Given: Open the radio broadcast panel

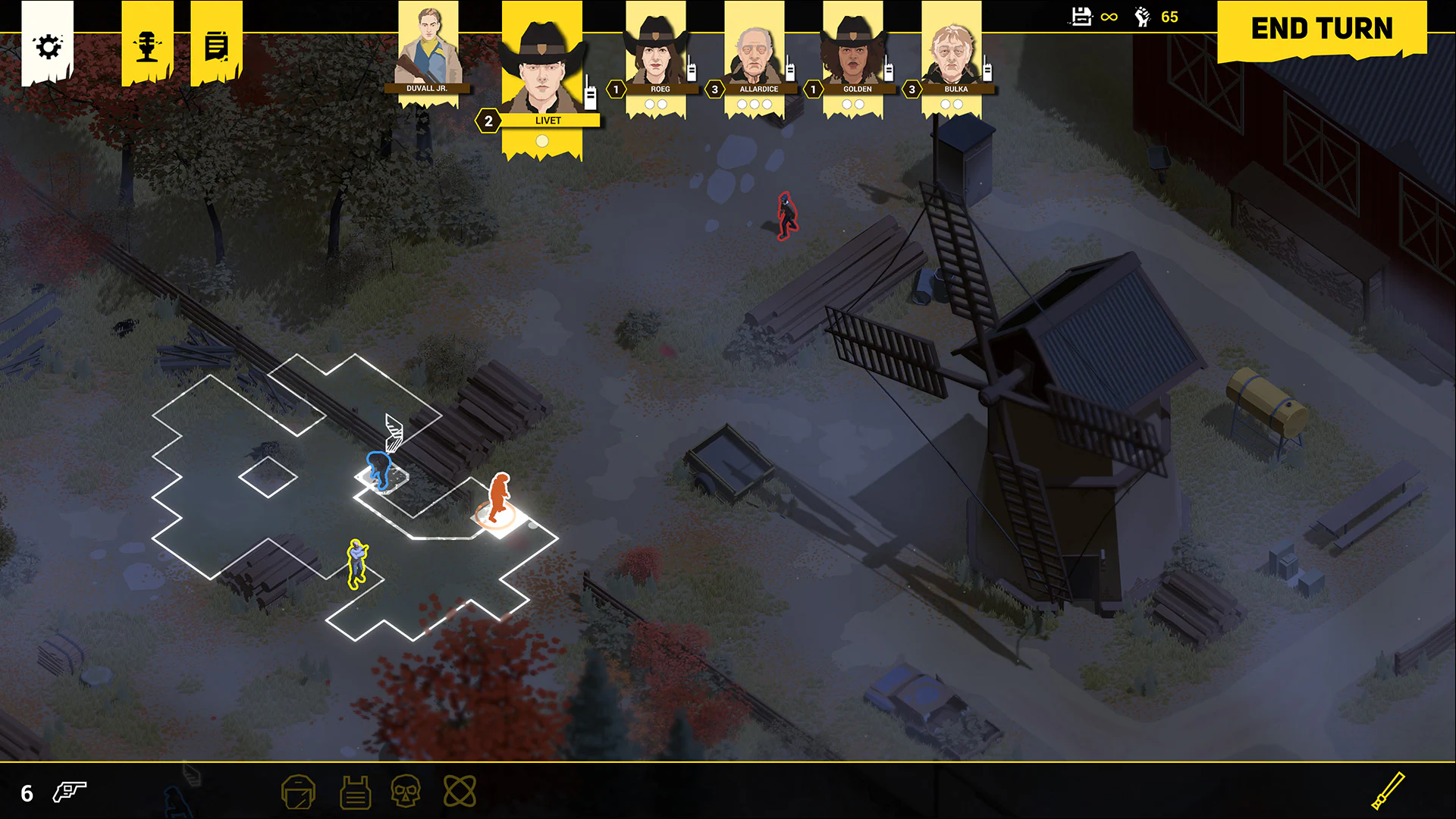Looking at the screenshot, I should point(147,44).
